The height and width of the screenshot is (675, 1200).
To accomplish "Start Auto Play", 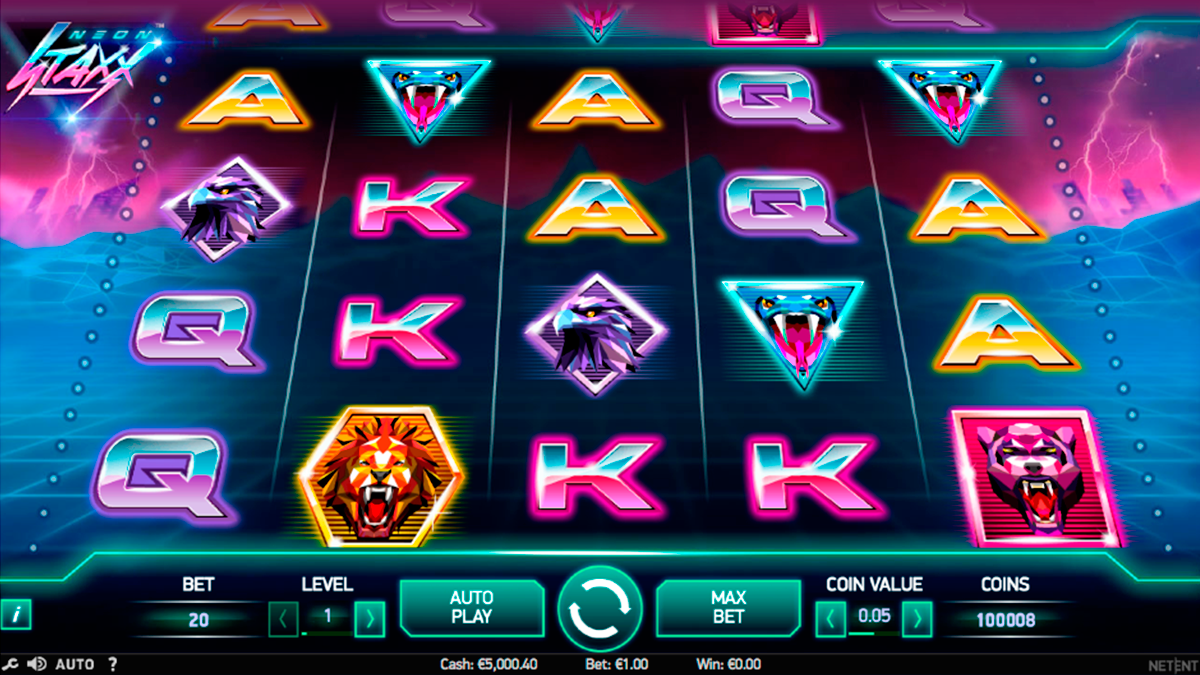I will pyautogui.click(x=471, y=607).
